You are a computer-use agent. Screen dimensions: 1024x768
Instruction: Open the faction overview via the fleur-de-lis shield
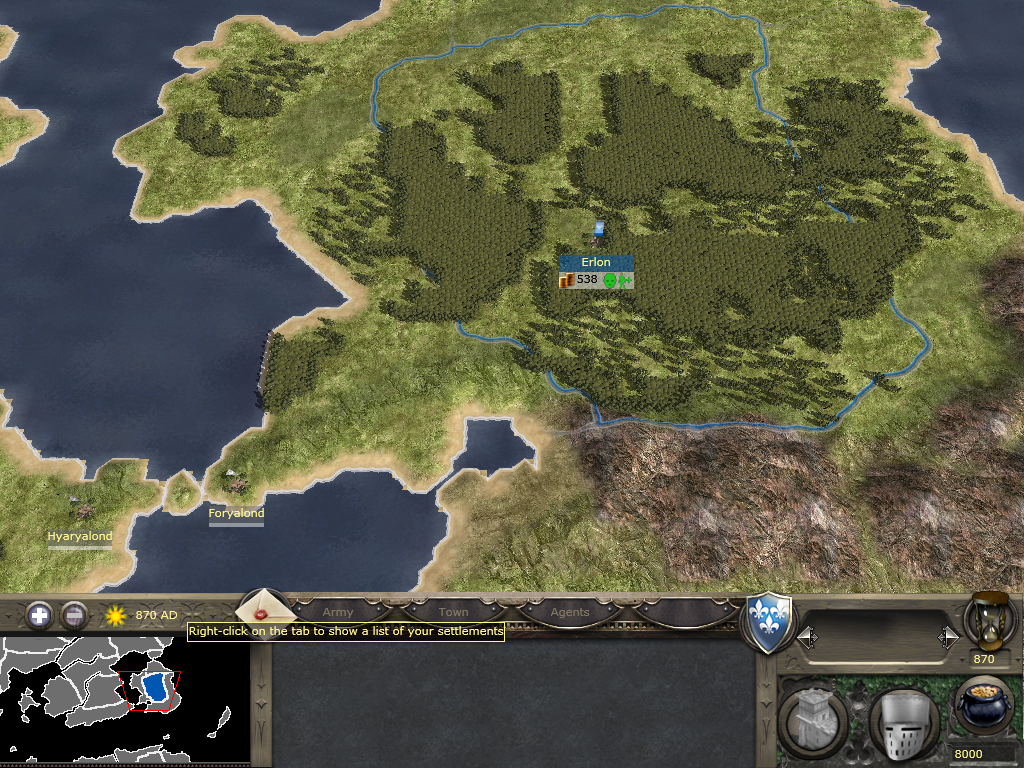pos(770,622)
